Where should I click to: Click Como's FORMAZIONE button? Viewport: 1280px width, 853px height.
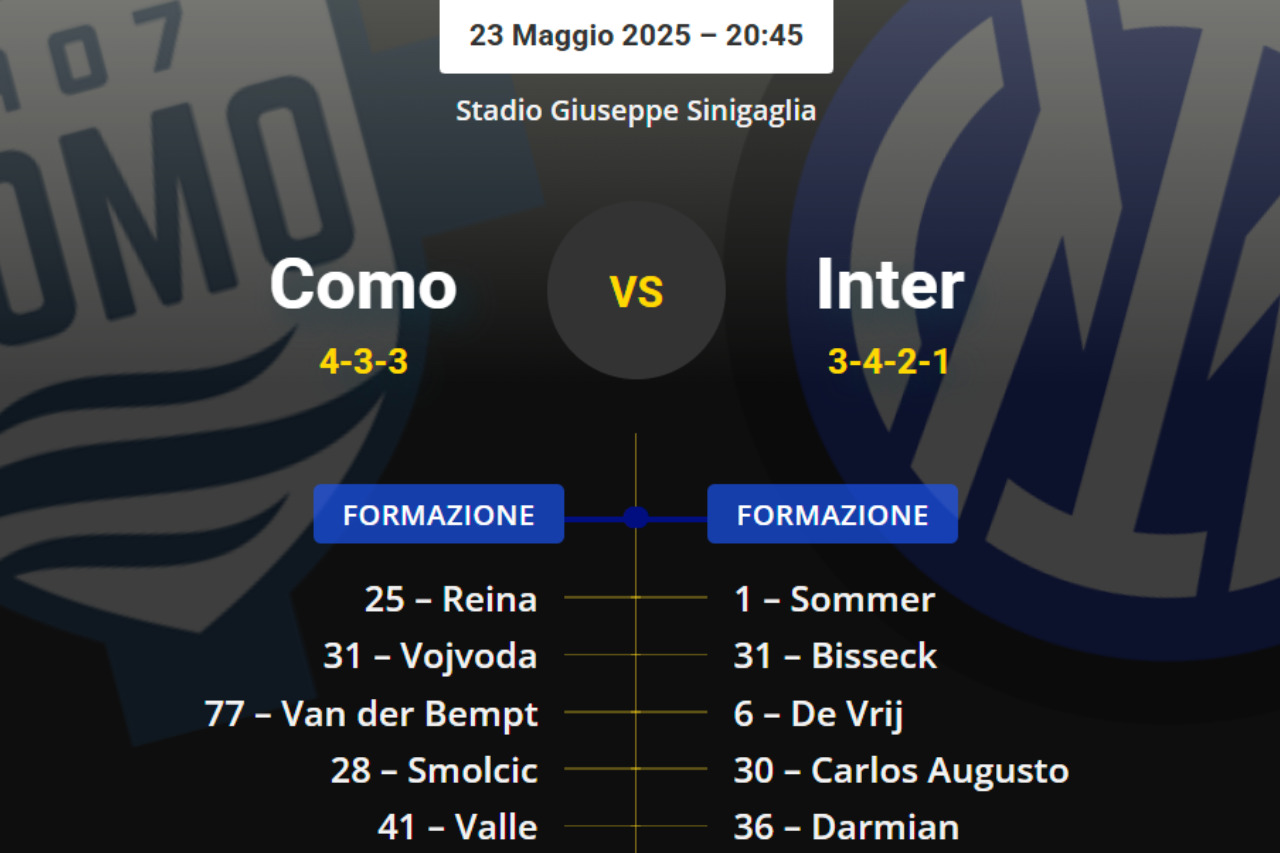[x=438, y=514]
